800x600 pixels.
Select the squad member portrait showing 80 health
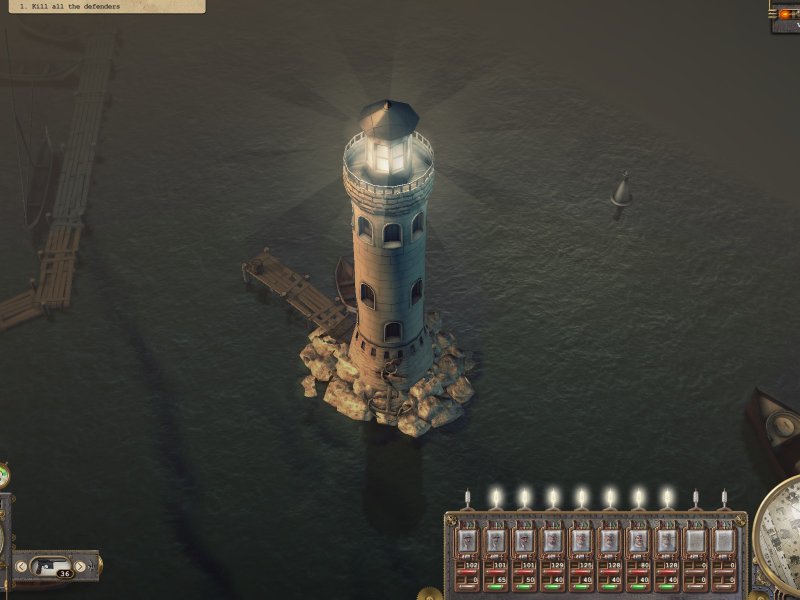pos(638,541)
